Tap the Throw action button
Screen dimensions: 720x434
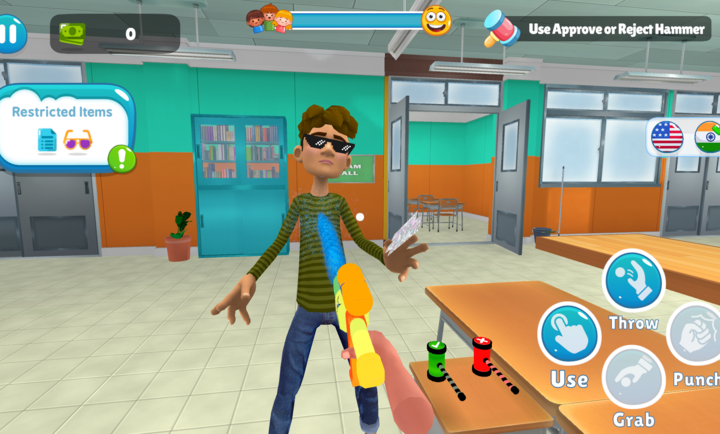(x=633, y=281)
